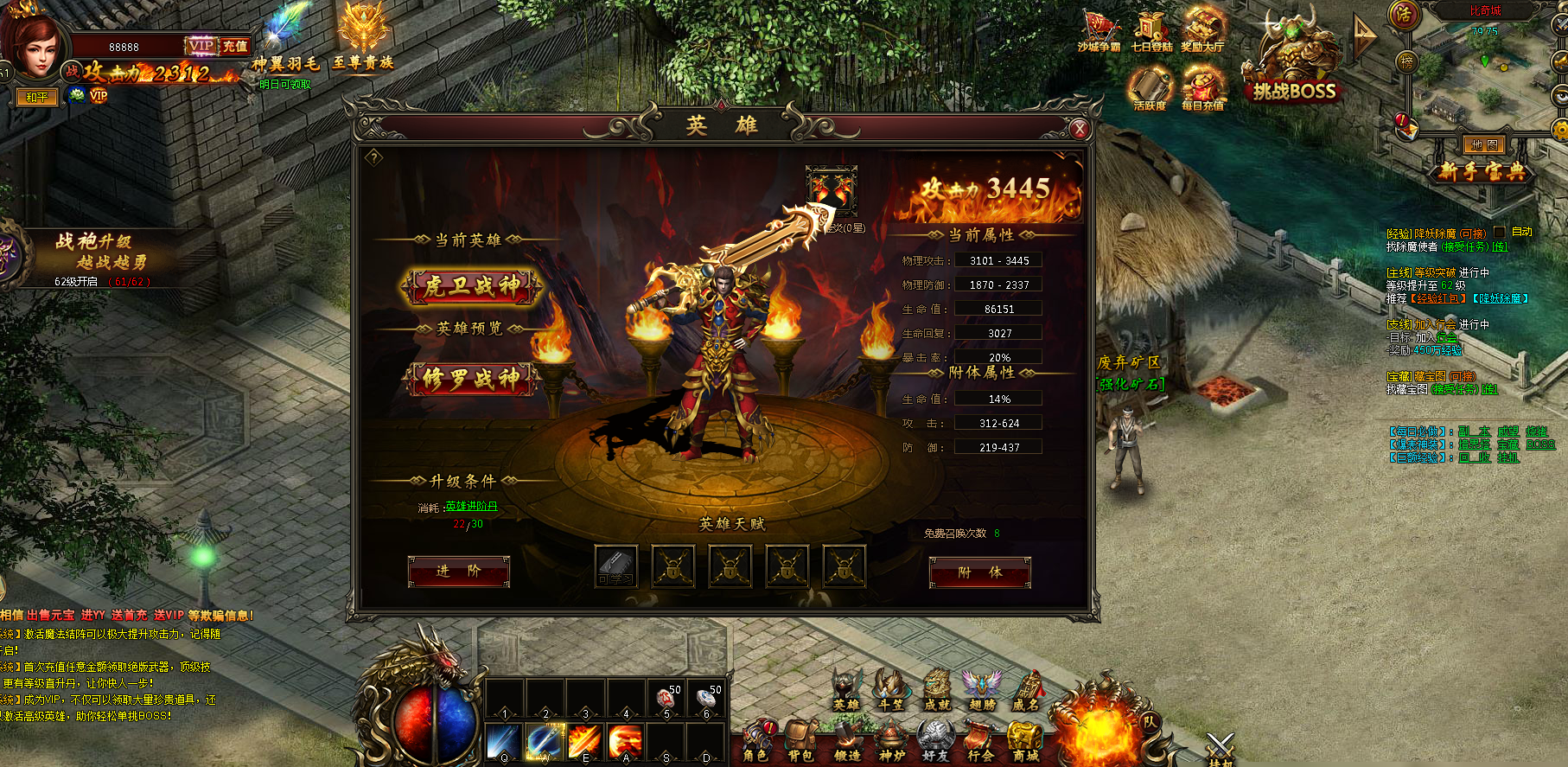
Task: Open the 行会 guild panel
Action: click(x=979, y=742)
